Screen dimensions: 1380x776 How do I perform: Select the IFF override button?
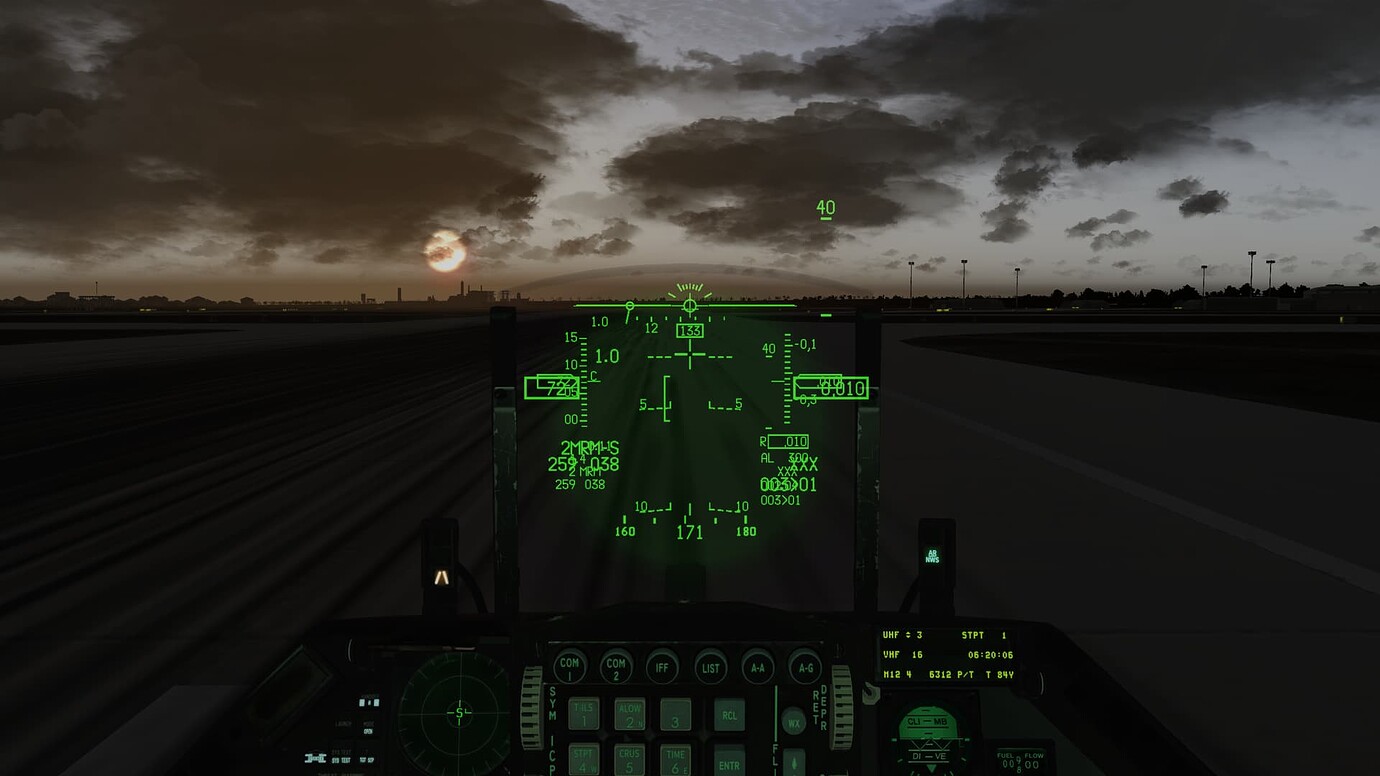pos(664,669)
